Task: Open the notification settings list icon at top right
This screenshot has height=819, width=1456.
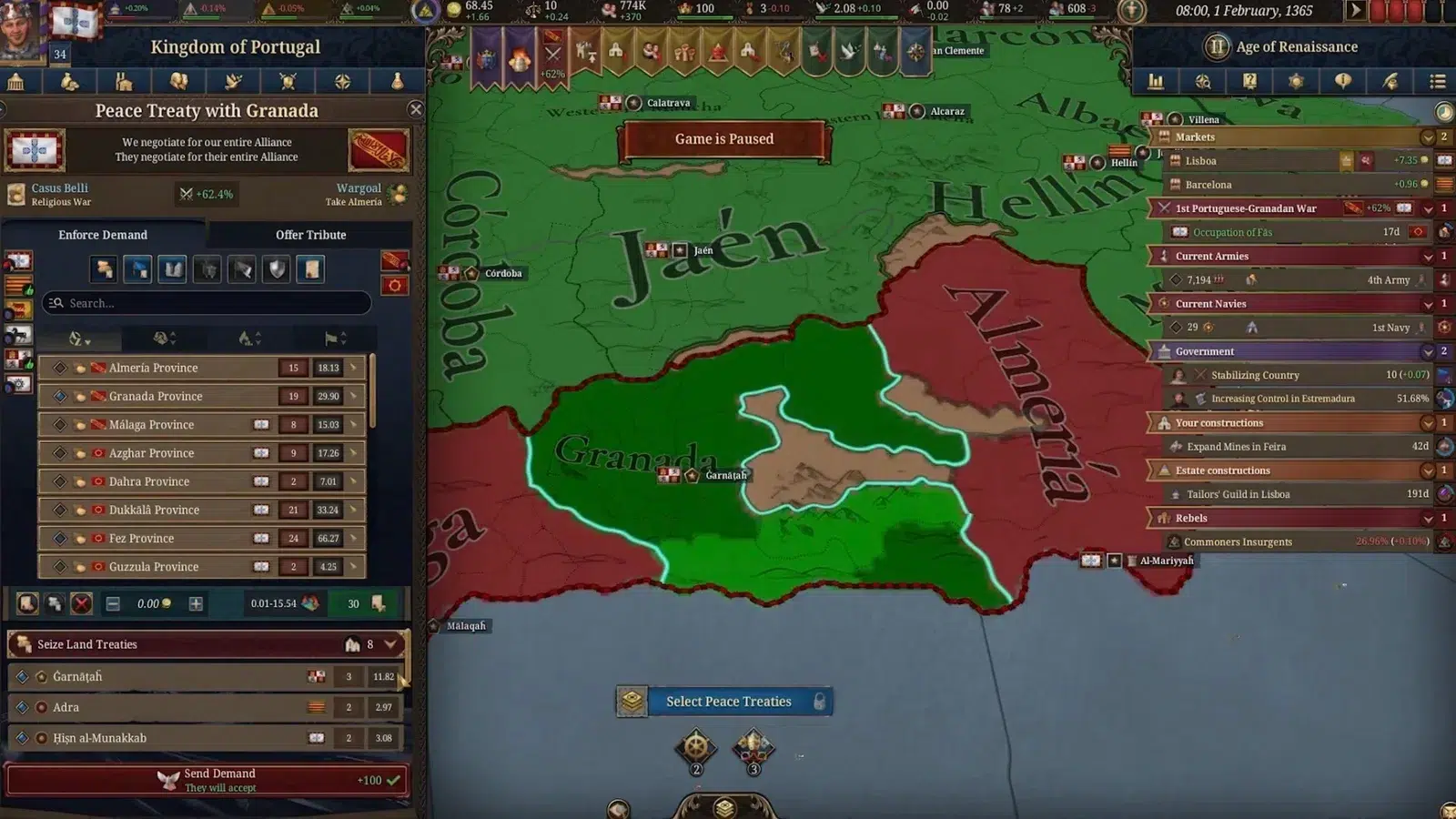Action: (x=1439, y=81)
